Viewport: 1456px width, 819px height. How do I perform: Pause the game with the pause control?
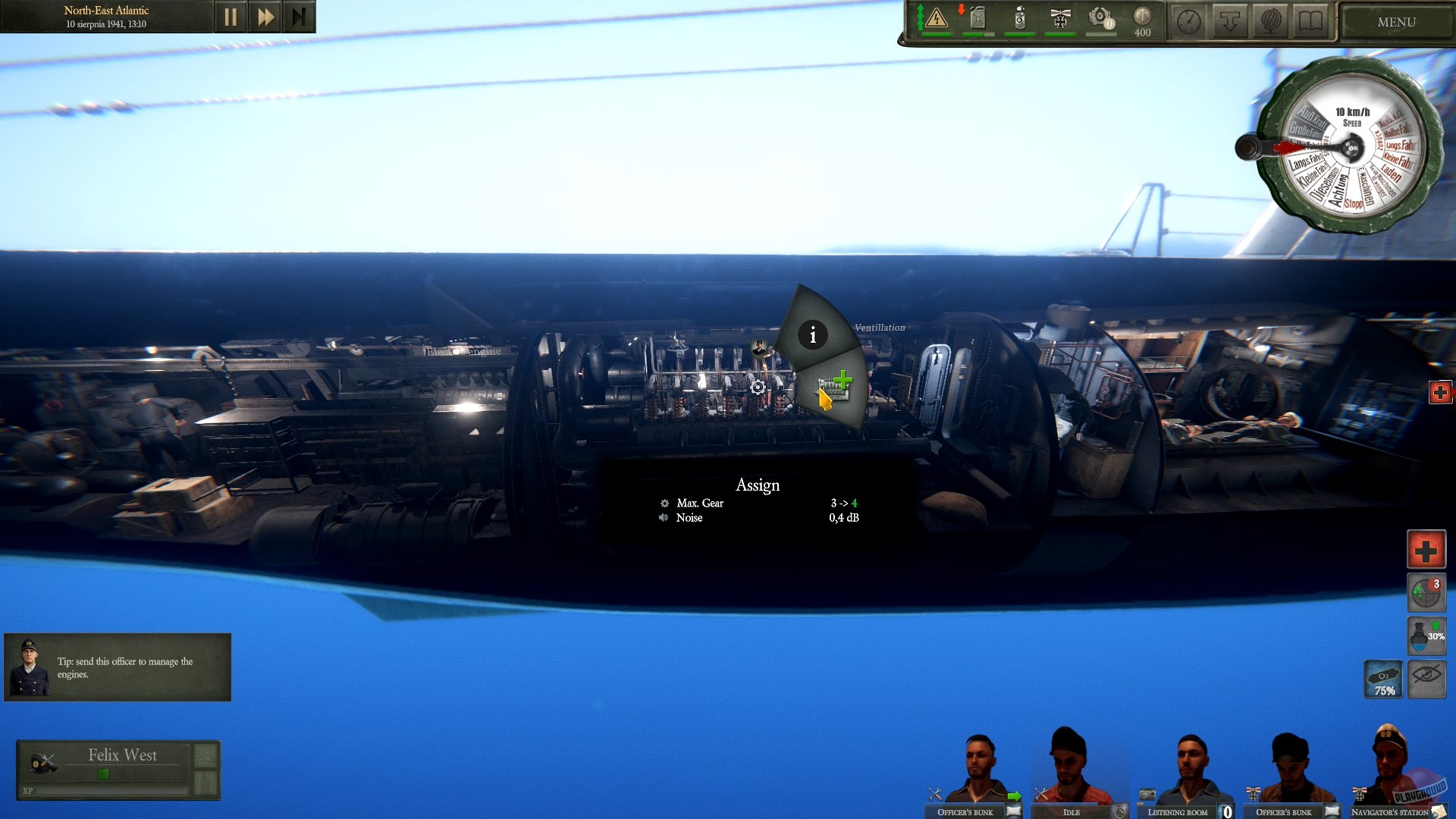coord(231,16)
